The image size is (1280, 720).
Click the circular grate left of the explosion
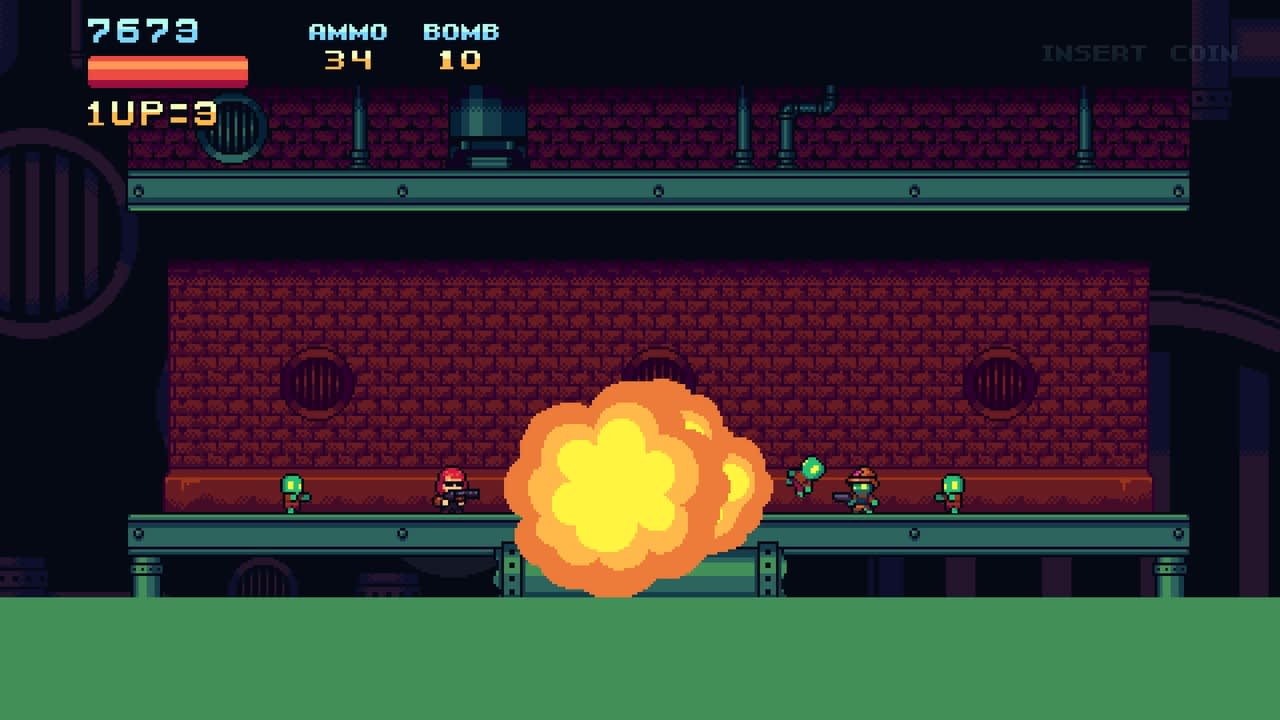(x=318, y=381)
